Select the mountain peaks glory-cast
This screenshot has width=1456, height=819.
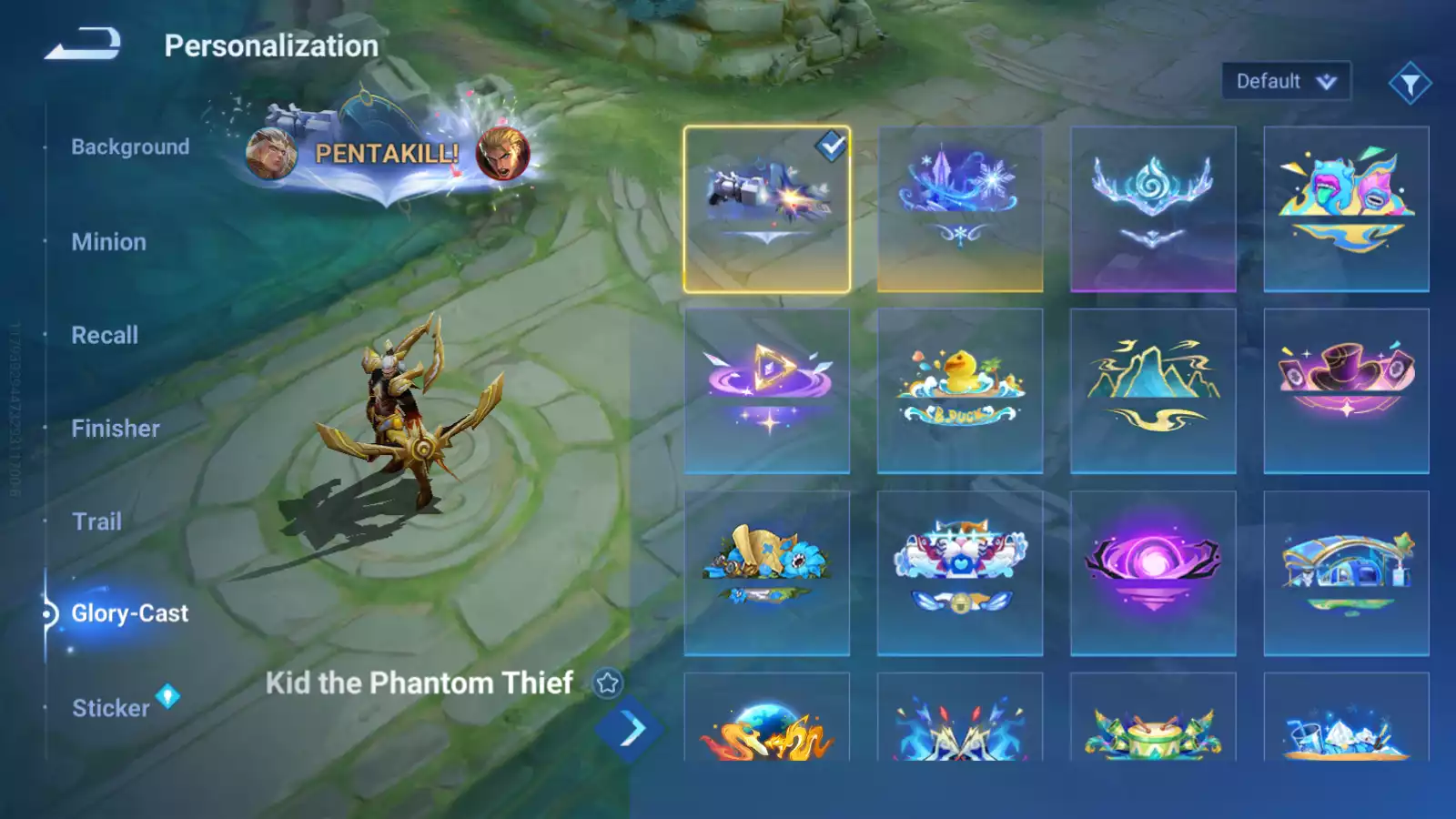tap(1153, 390)
